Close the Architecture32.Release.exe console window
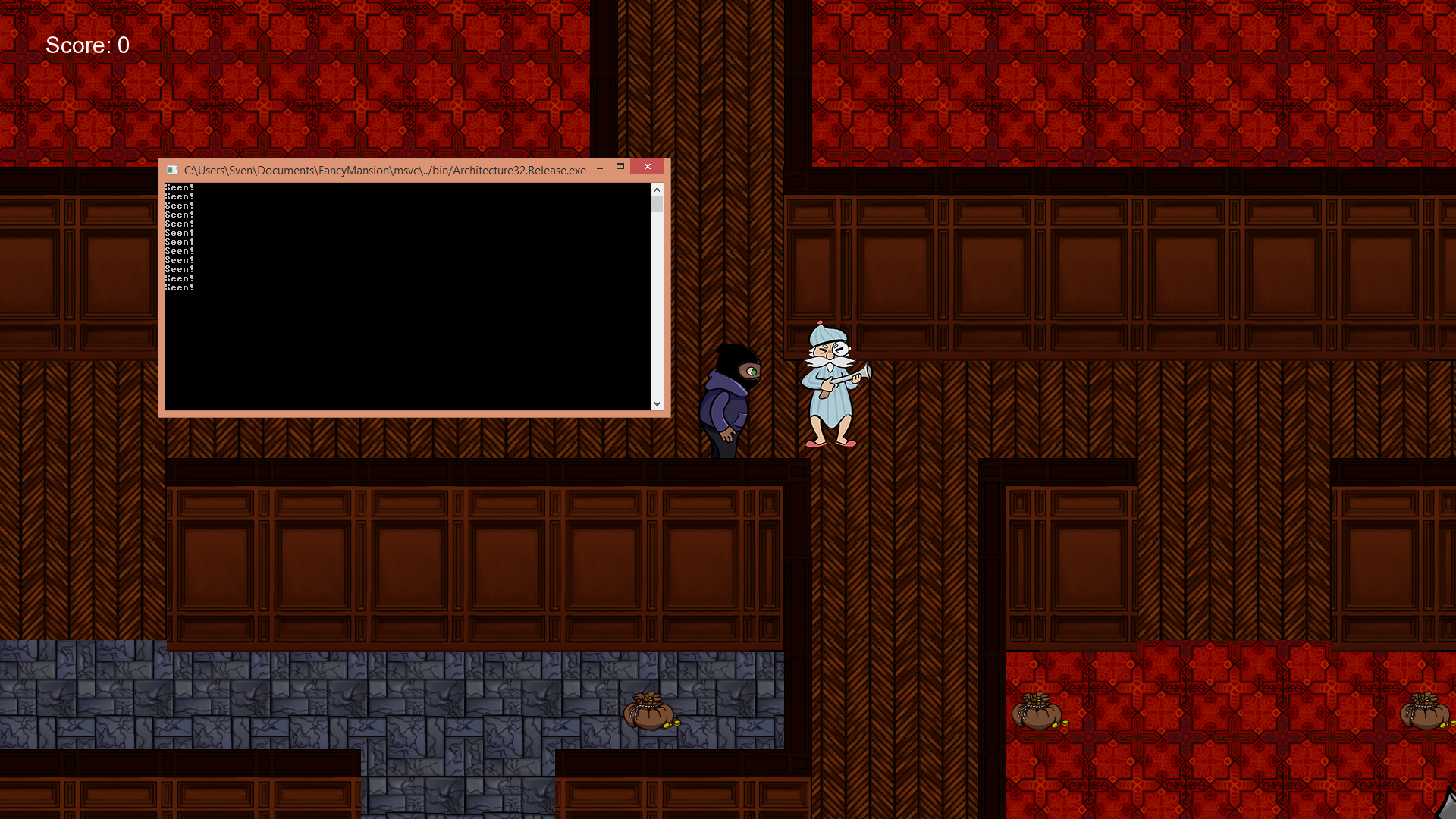The width and height of the screenshot is (1456, 819). point(647,167)
